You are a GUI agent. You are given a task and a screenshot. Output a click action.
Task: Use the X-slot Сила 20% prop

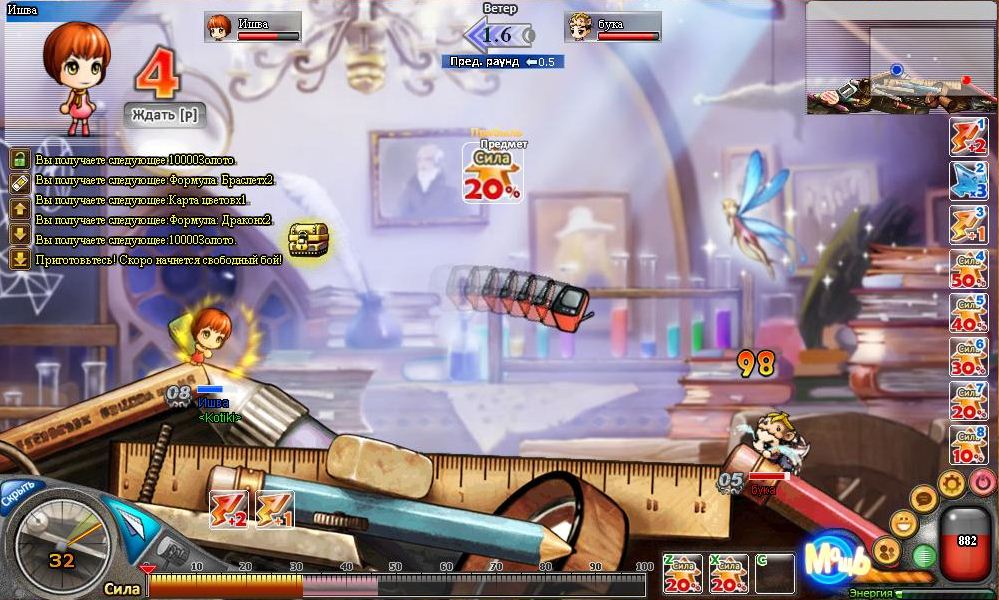[729, 574]
